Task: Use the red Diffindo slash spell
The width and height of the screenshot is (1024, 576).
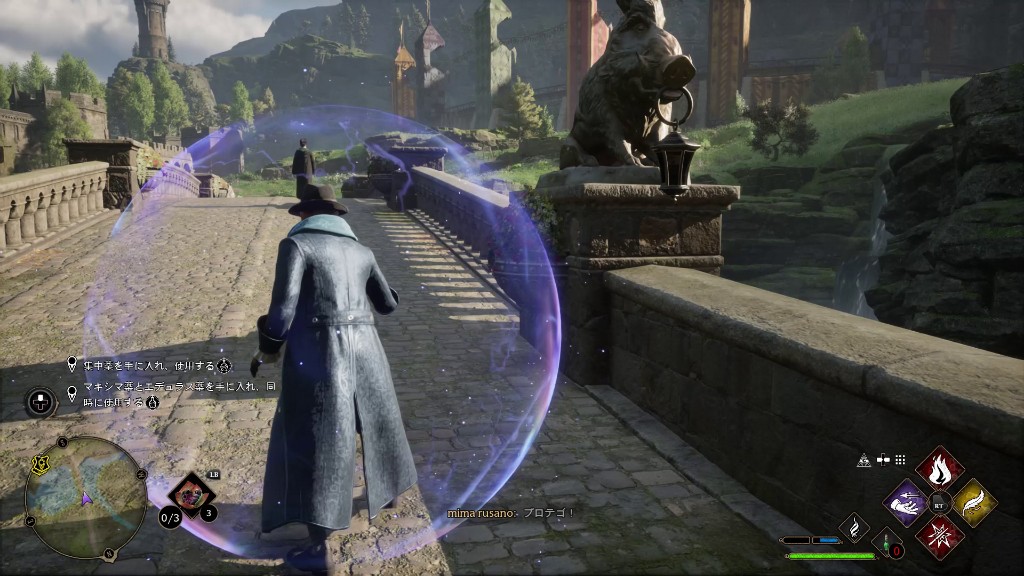Action: (940, 536)
